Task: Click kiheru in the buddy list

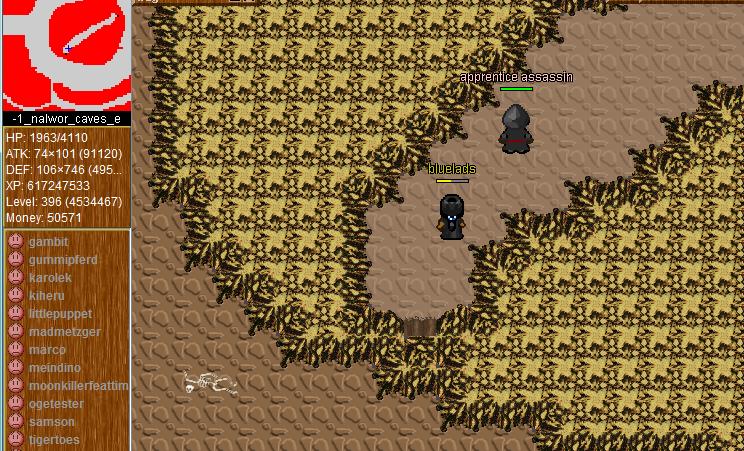Action: click(x=46, y=296)
